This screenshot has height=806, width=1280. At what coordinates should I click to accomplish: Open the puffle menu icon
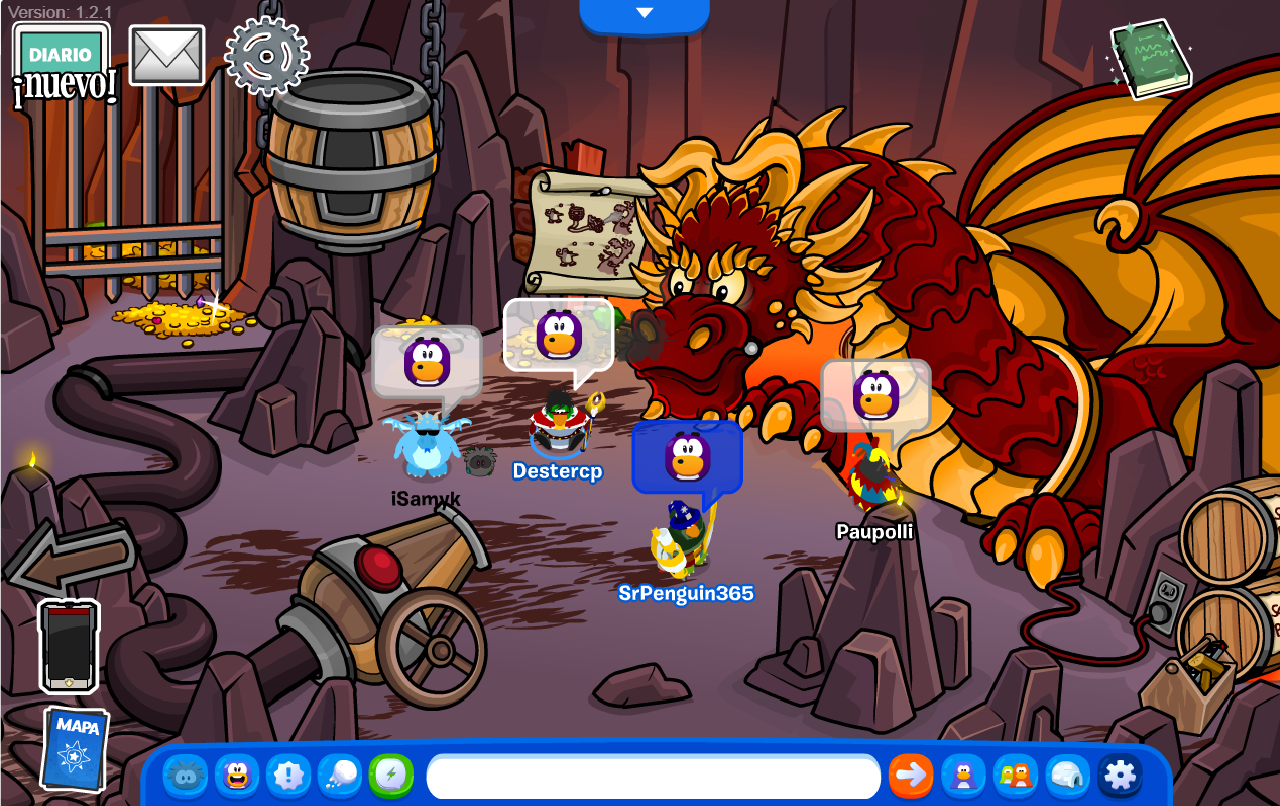185,774
